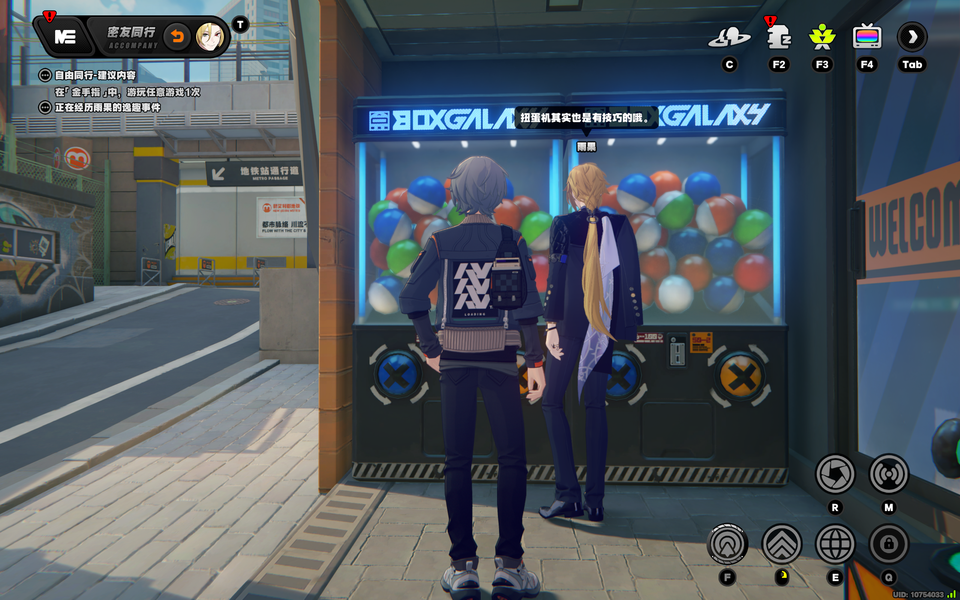Tap the signal broadcast icon

coord(889,473)
